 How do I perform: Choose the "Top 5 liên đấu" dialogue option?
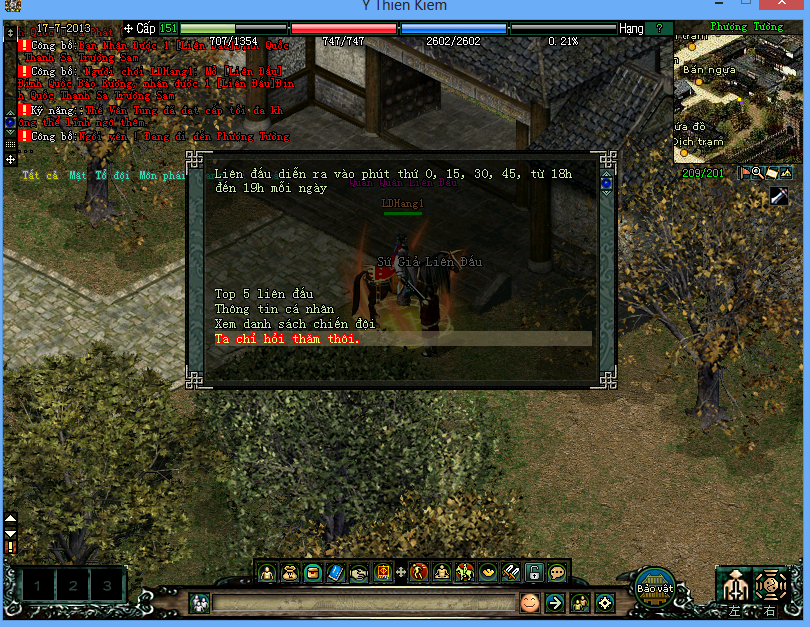264,294
